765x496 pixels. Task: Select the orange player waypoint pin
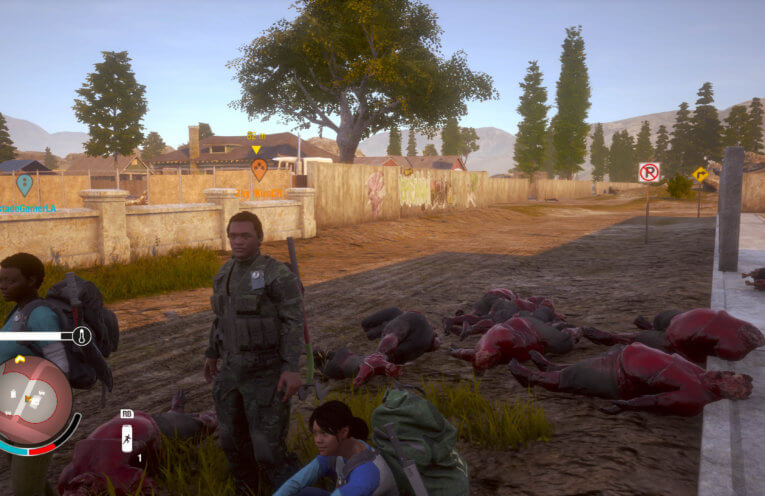pyautogui.click(x=259, y=168)
